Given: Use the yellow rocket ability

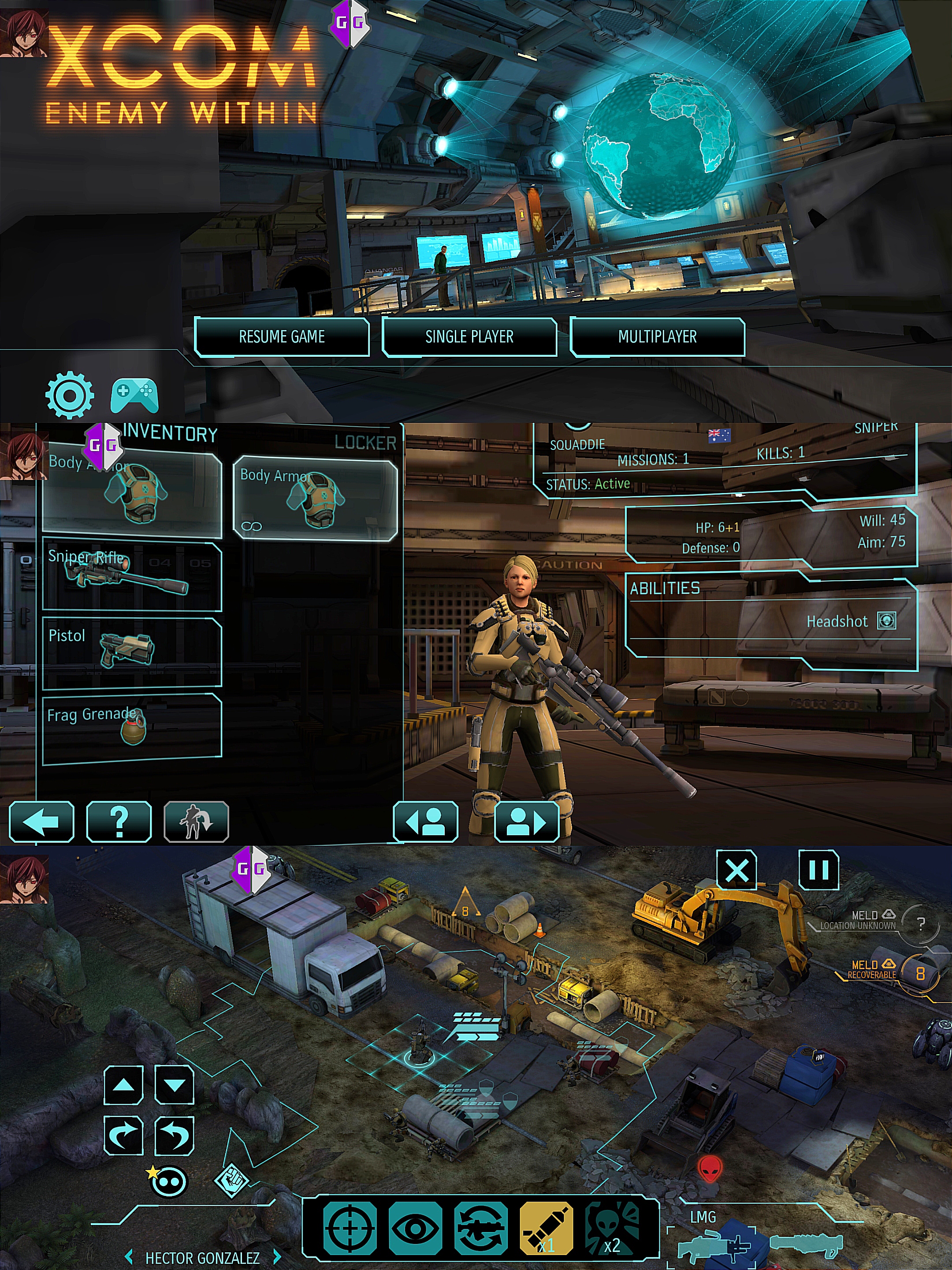Looking at the screenshot, I should 546,1229.
